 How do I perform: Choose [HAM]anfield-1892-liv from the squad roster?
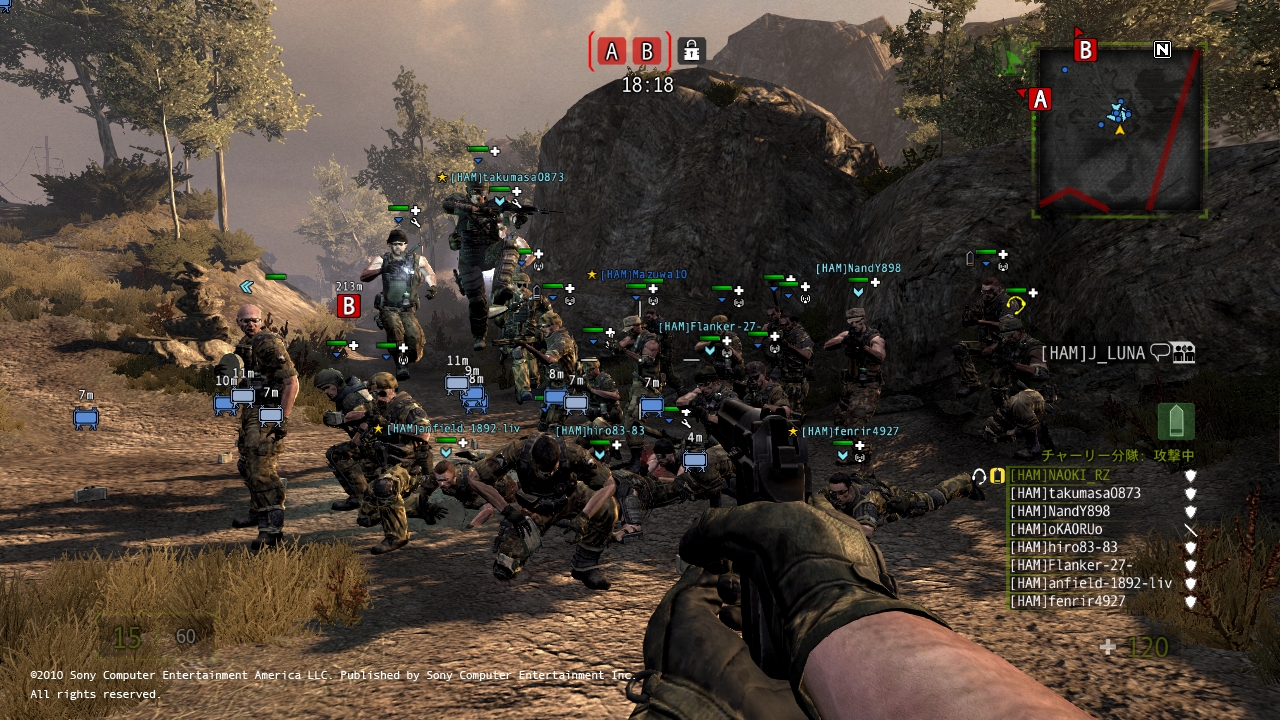1090,584
